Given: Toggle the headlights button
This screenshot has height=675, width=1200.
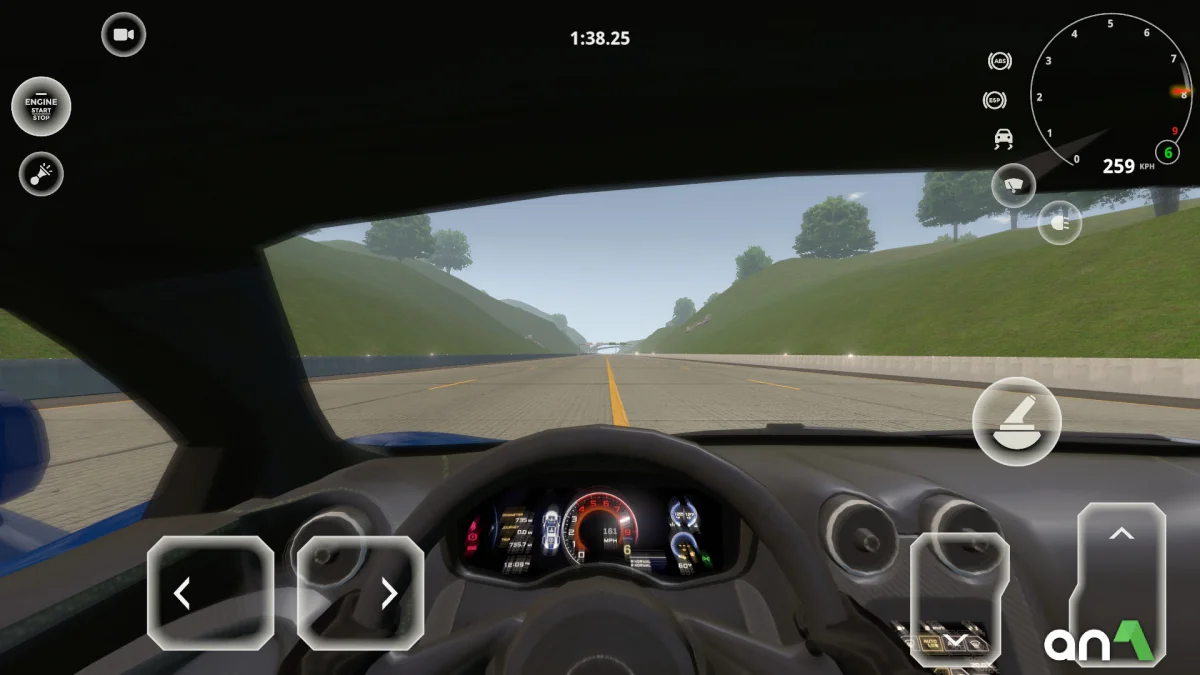Looking at the screenshot, I should tap(1060, 223).
